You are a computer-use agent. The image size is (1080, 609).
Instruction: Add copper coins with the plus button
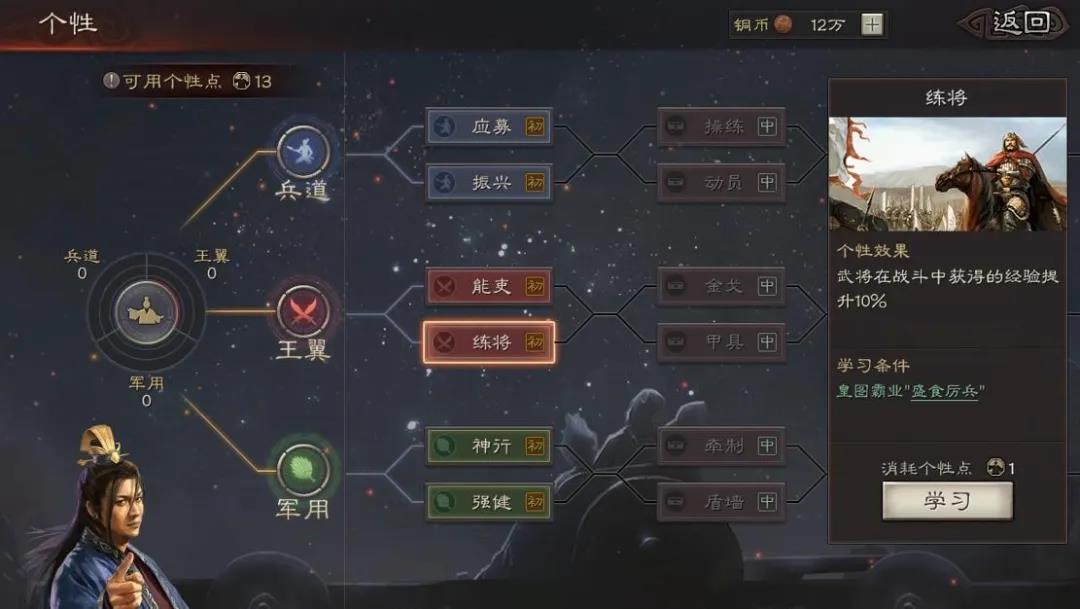(x=872, y=25)
